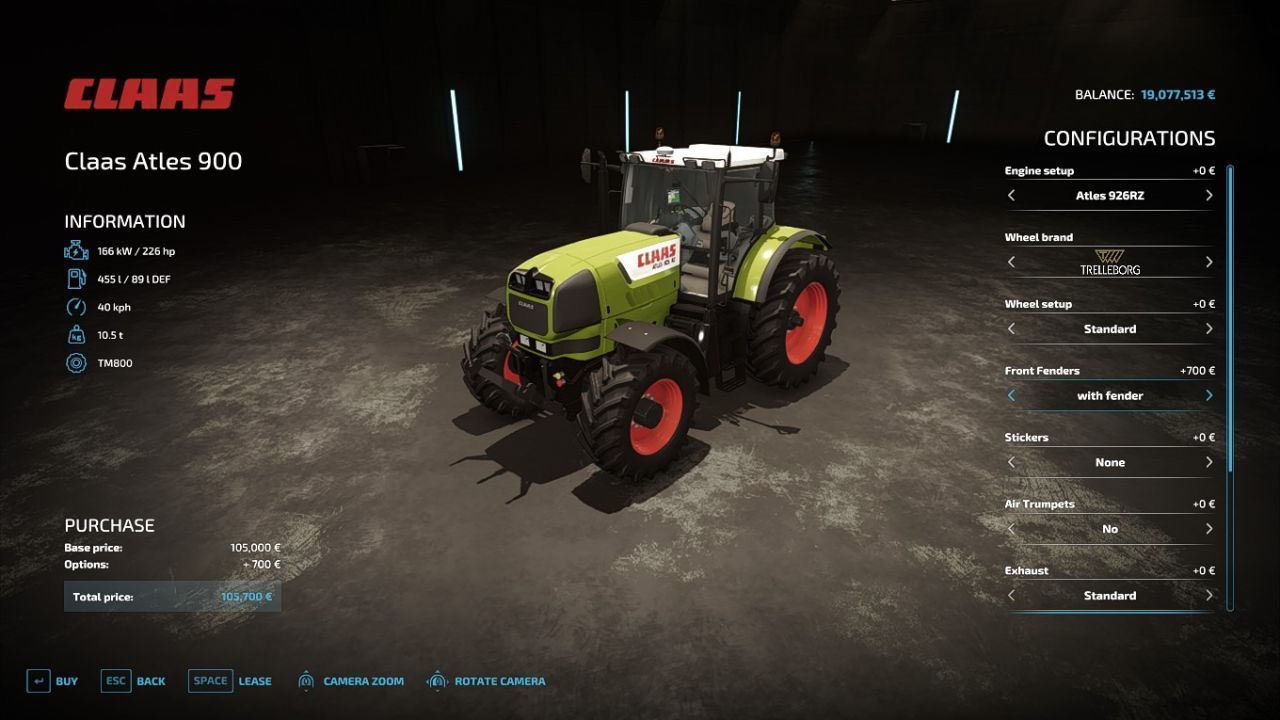Click the Total price field
Screen dimensions: 1280x720
click(x=173, y=596)
